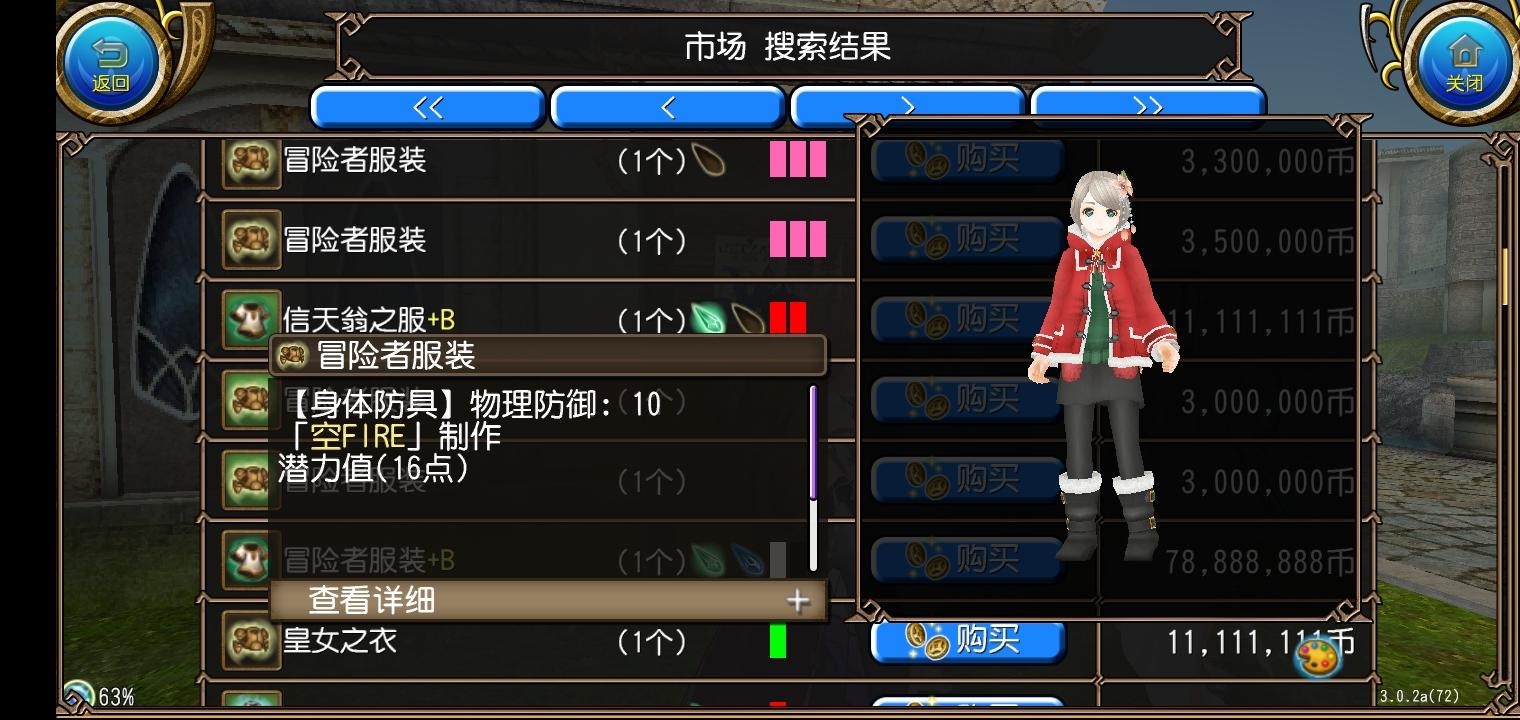
Task: Jump to last page with the >> button
Action: point(1150,107)
